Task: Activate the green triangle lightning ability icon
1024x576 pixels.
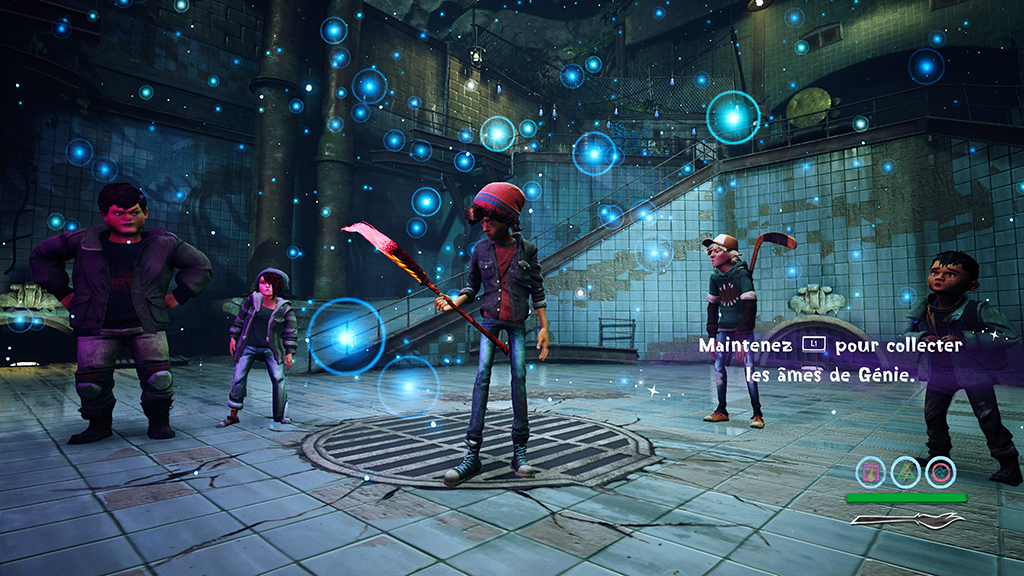Action: point(906,471)
